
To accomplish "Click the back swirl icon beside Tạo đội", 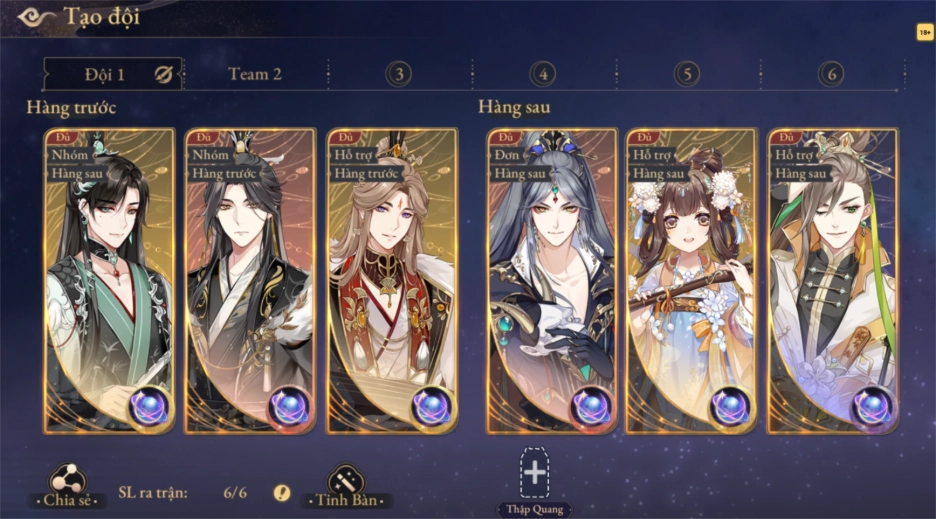I will point(36,17).
